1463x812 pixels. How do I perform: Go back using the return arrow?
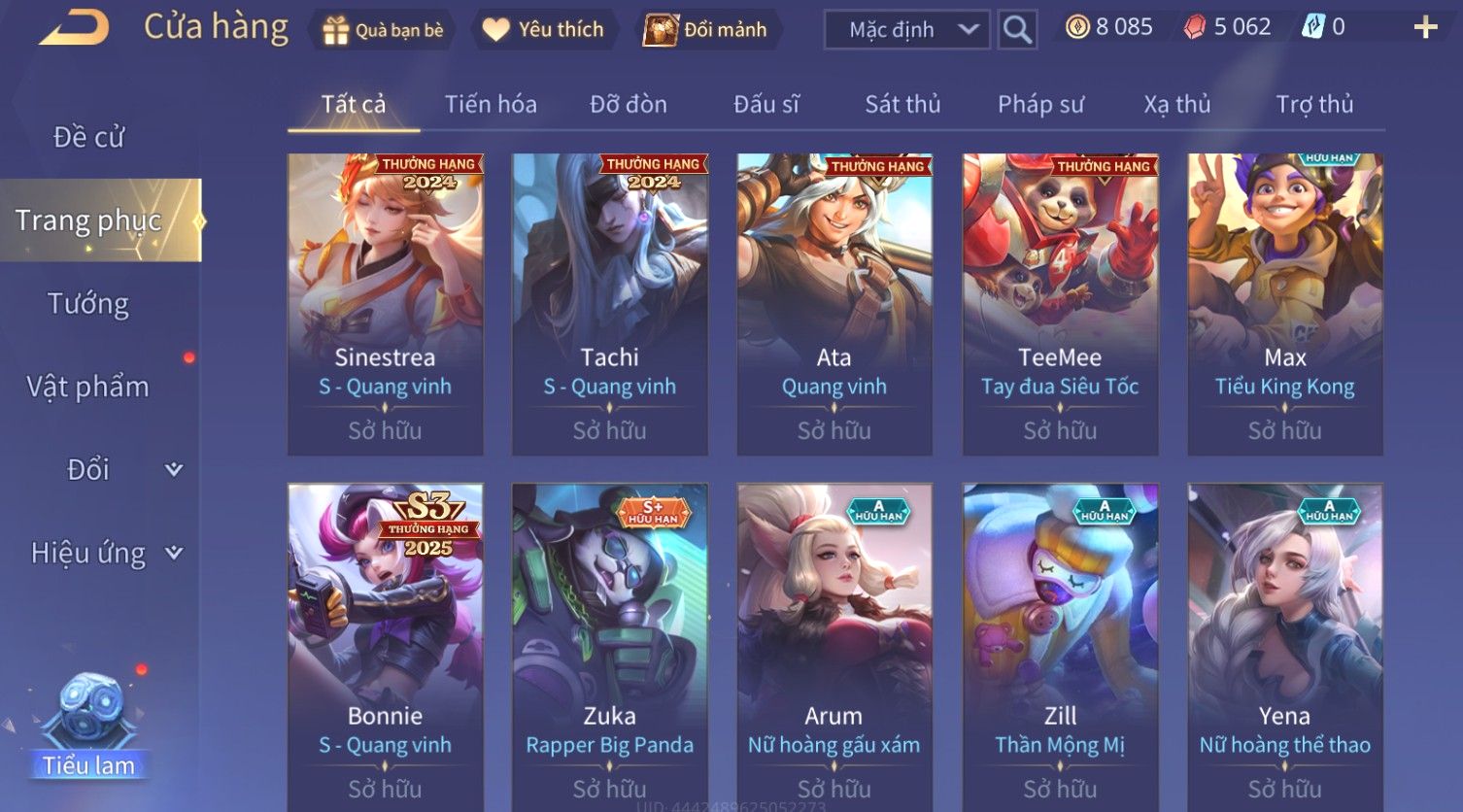click(x=74, y=27)
